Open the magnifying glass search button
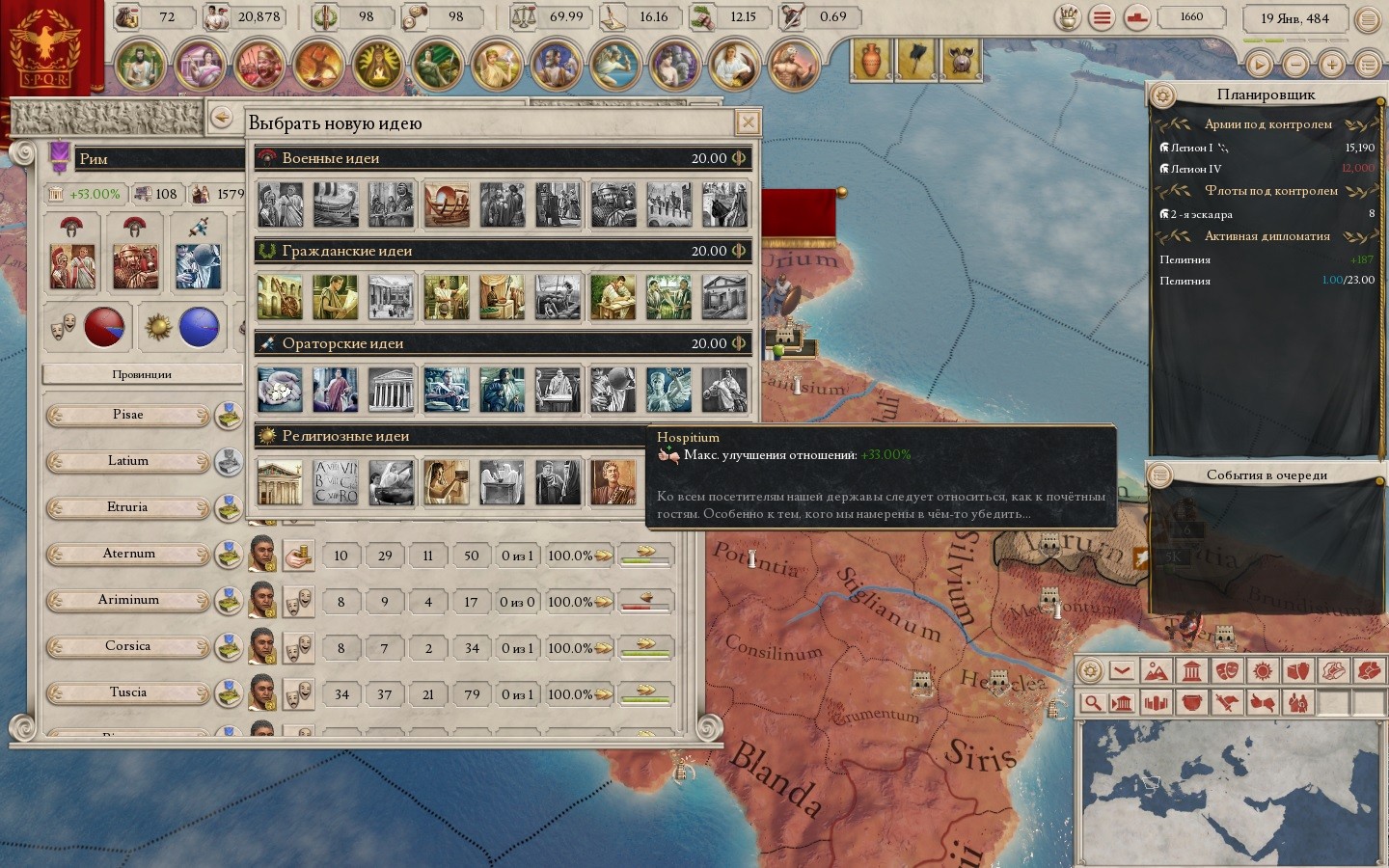This screenshot has width=1389, height=868. pos(1091,702)
